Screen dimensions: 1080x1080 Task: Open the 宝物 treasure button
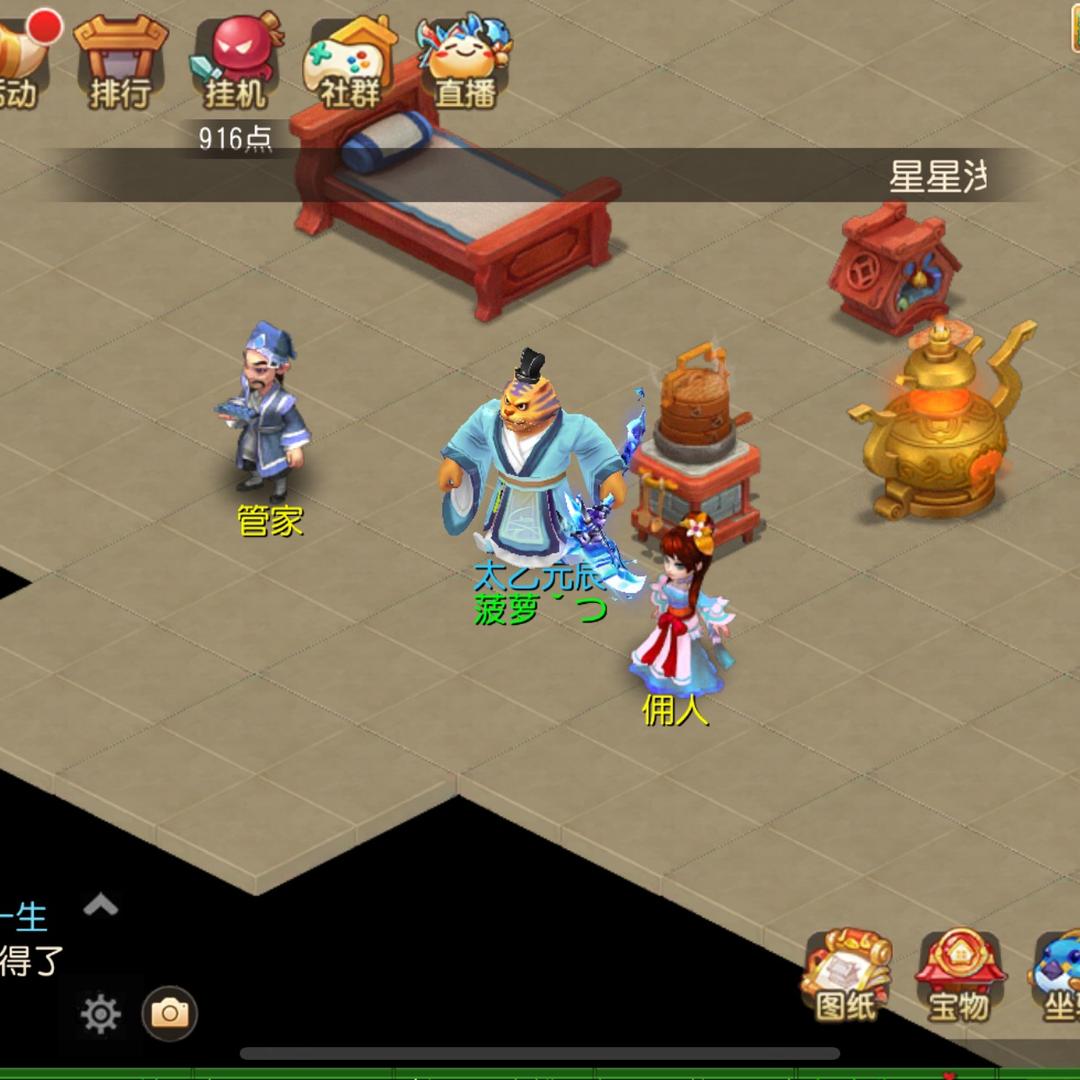(959, 977)
